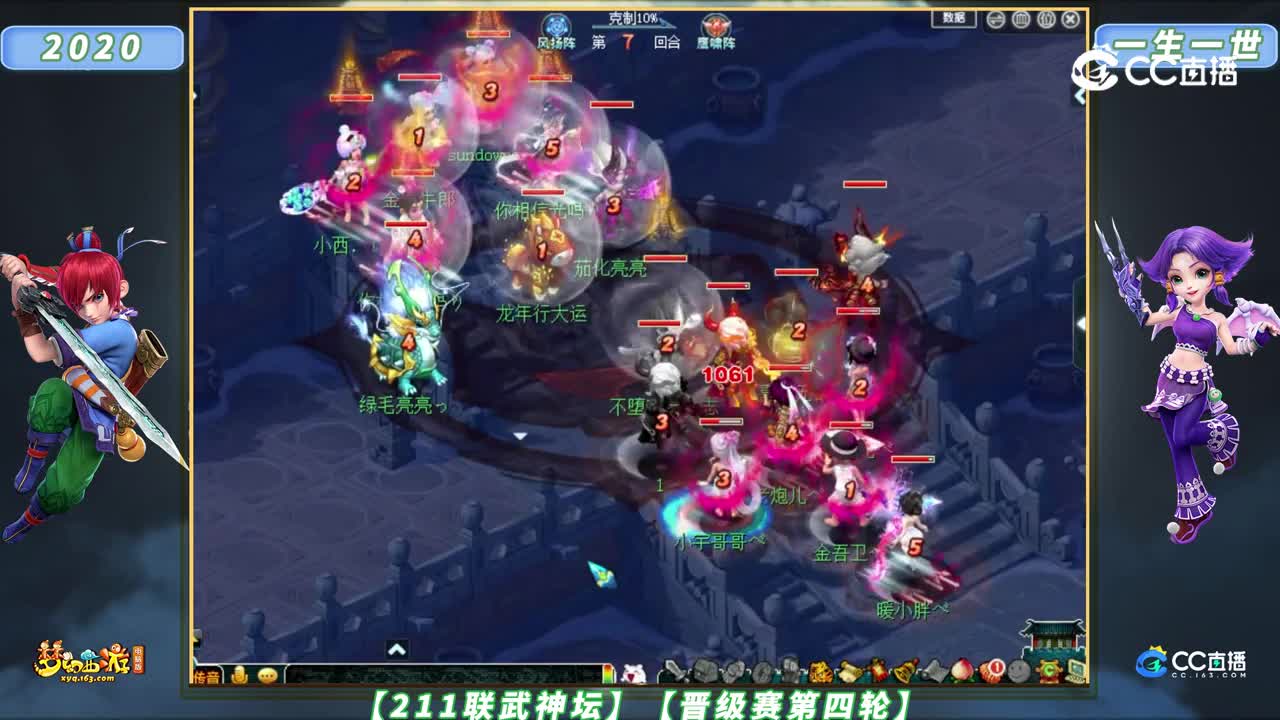Open the 数据 data panel
This screenshot has height=720, width=1280.
pyautogui.click(x=952, y=17)
